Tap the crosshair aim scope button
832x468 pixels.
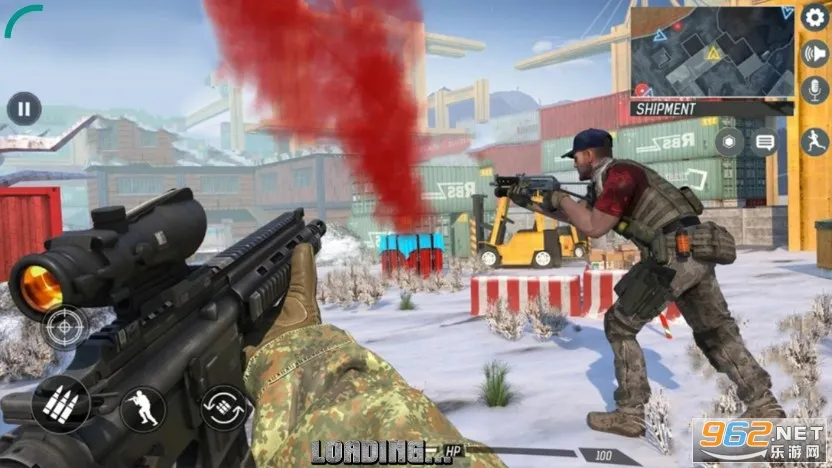click(x=63, y=326)
